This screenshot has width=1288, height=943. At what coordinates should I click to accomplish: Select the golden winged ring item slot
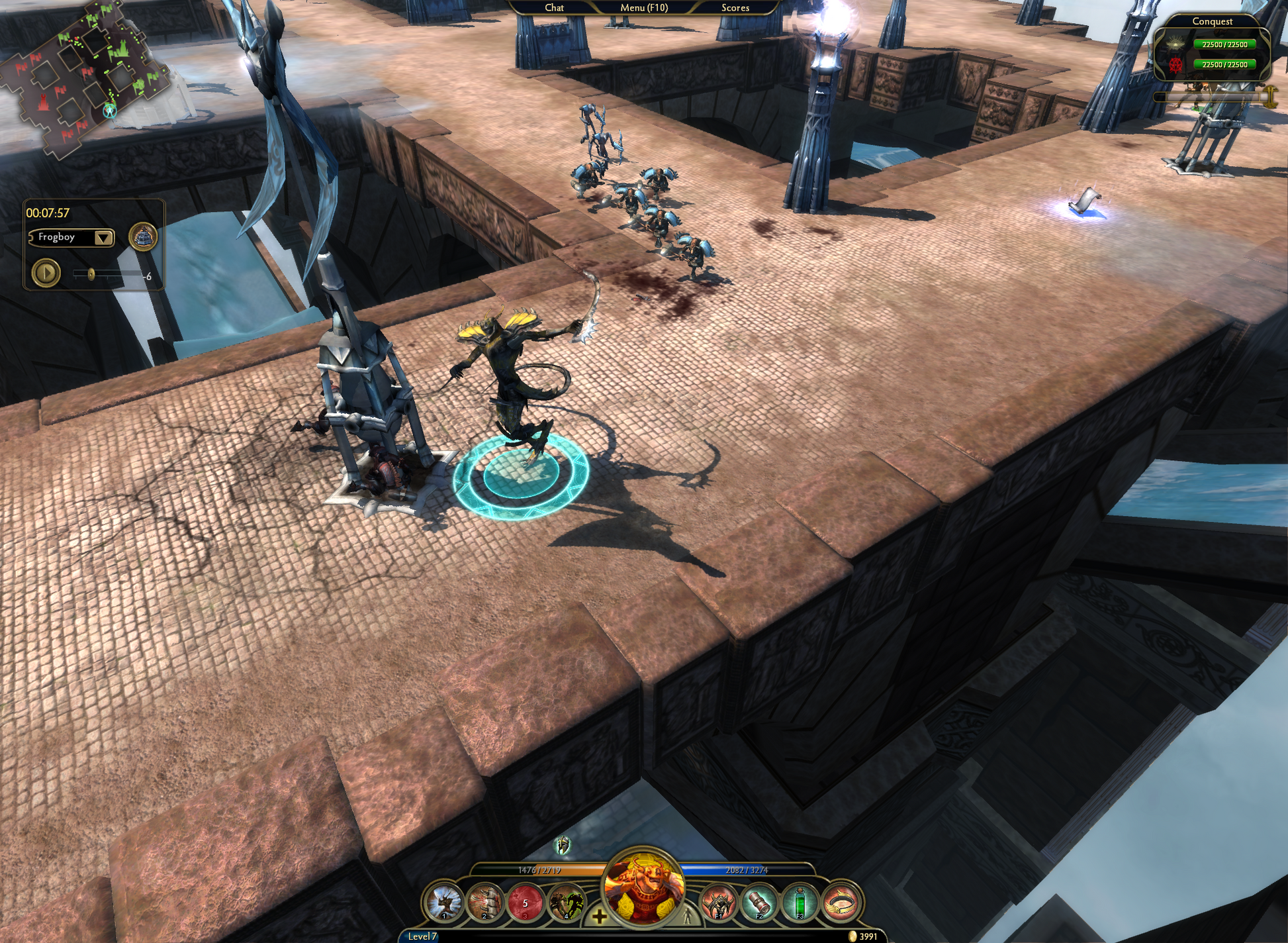(841, 902)
